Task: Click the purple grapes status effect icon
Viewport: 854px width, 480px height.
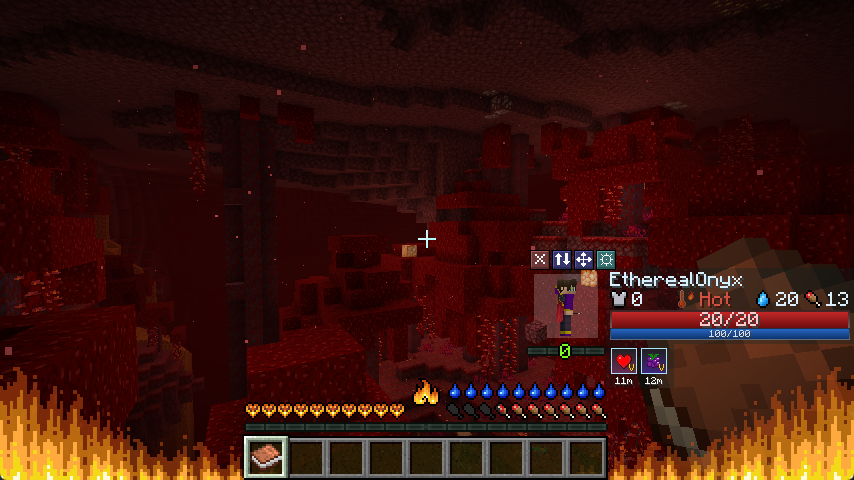Action: (x=654, y=360)
